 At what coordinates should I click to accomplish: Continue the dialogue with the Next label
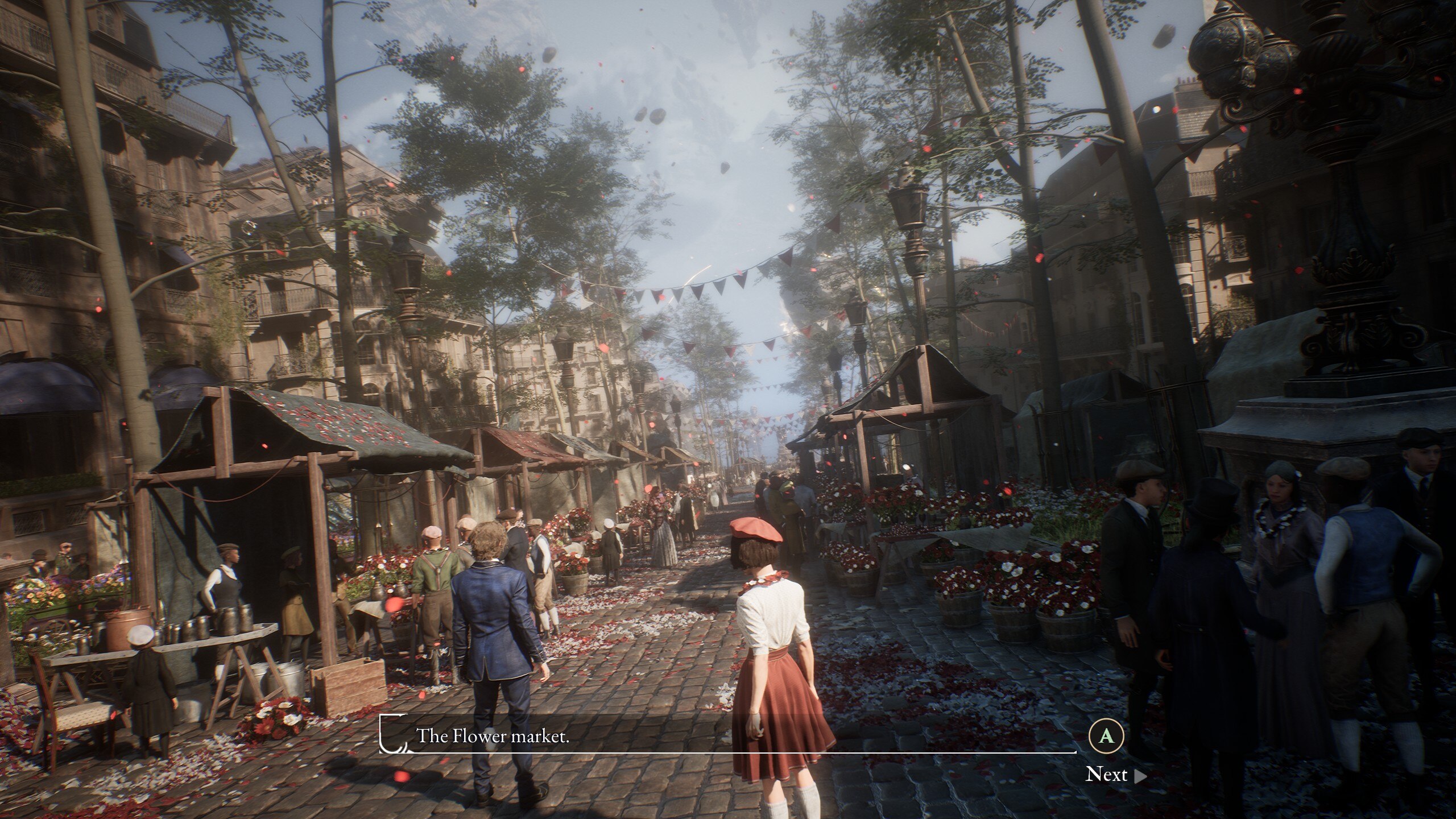click(x=1107, y=775)
